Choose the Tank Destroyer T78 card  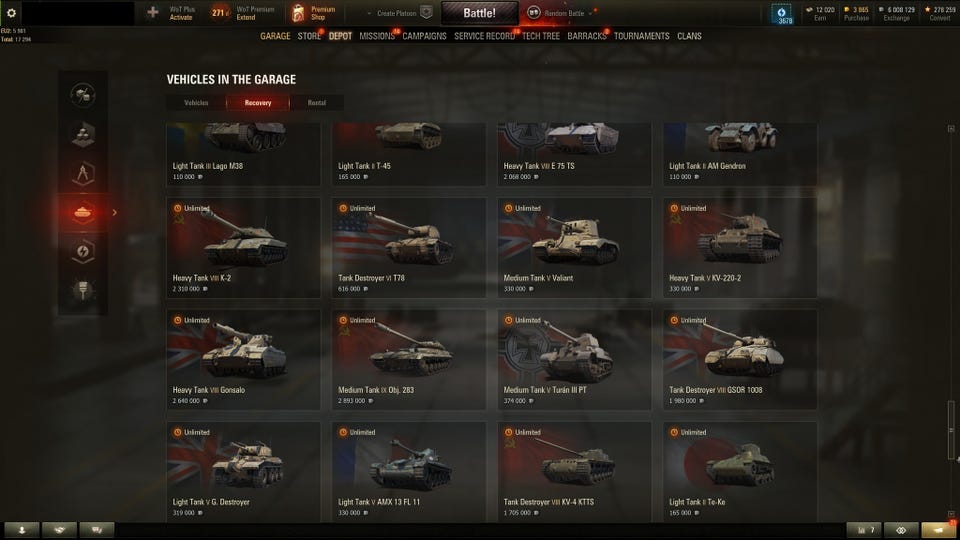(x=410, y=248)
